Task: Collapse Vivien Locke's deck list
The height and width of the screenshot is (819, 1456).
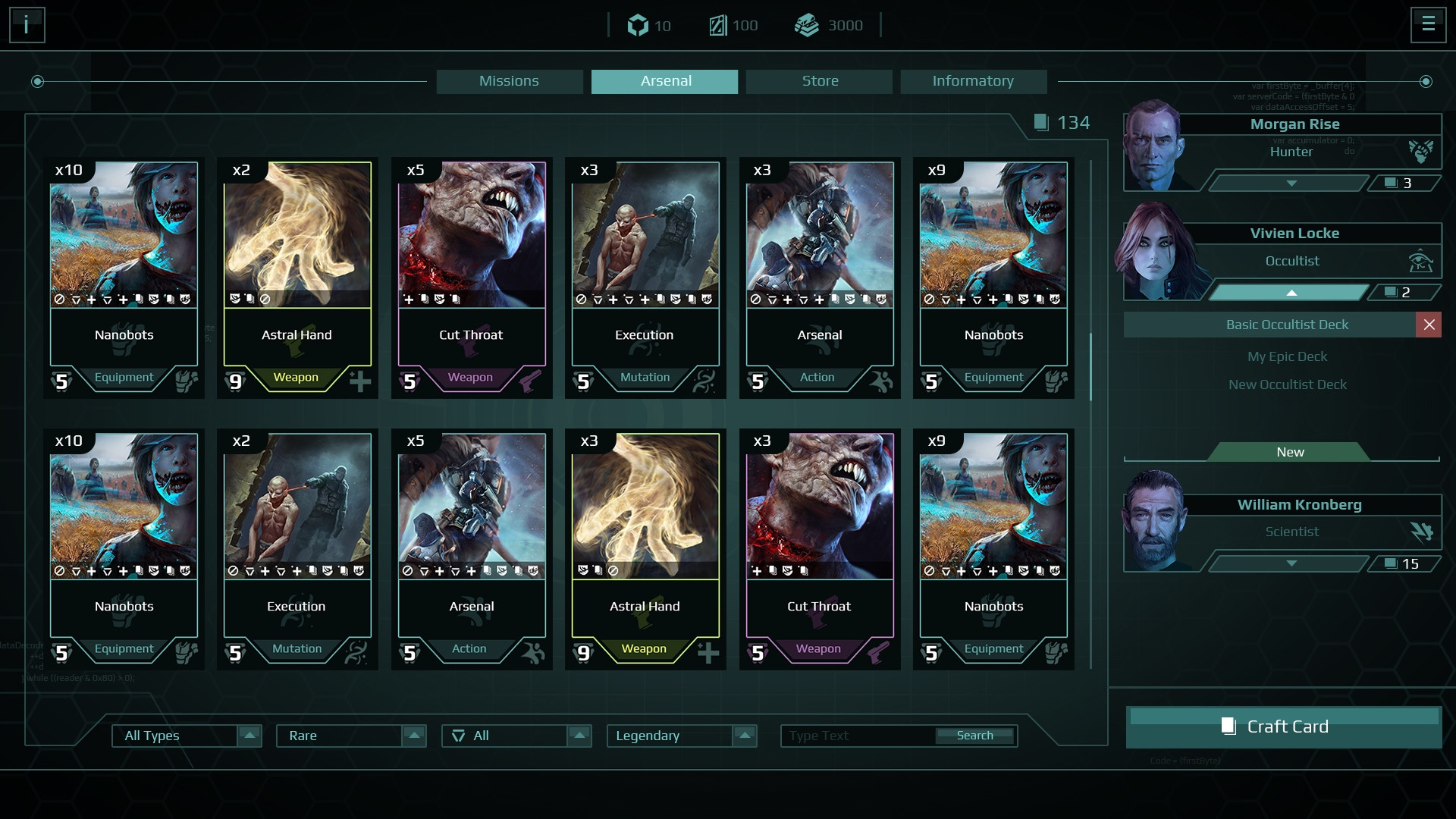Action: tap(1291, 293)
